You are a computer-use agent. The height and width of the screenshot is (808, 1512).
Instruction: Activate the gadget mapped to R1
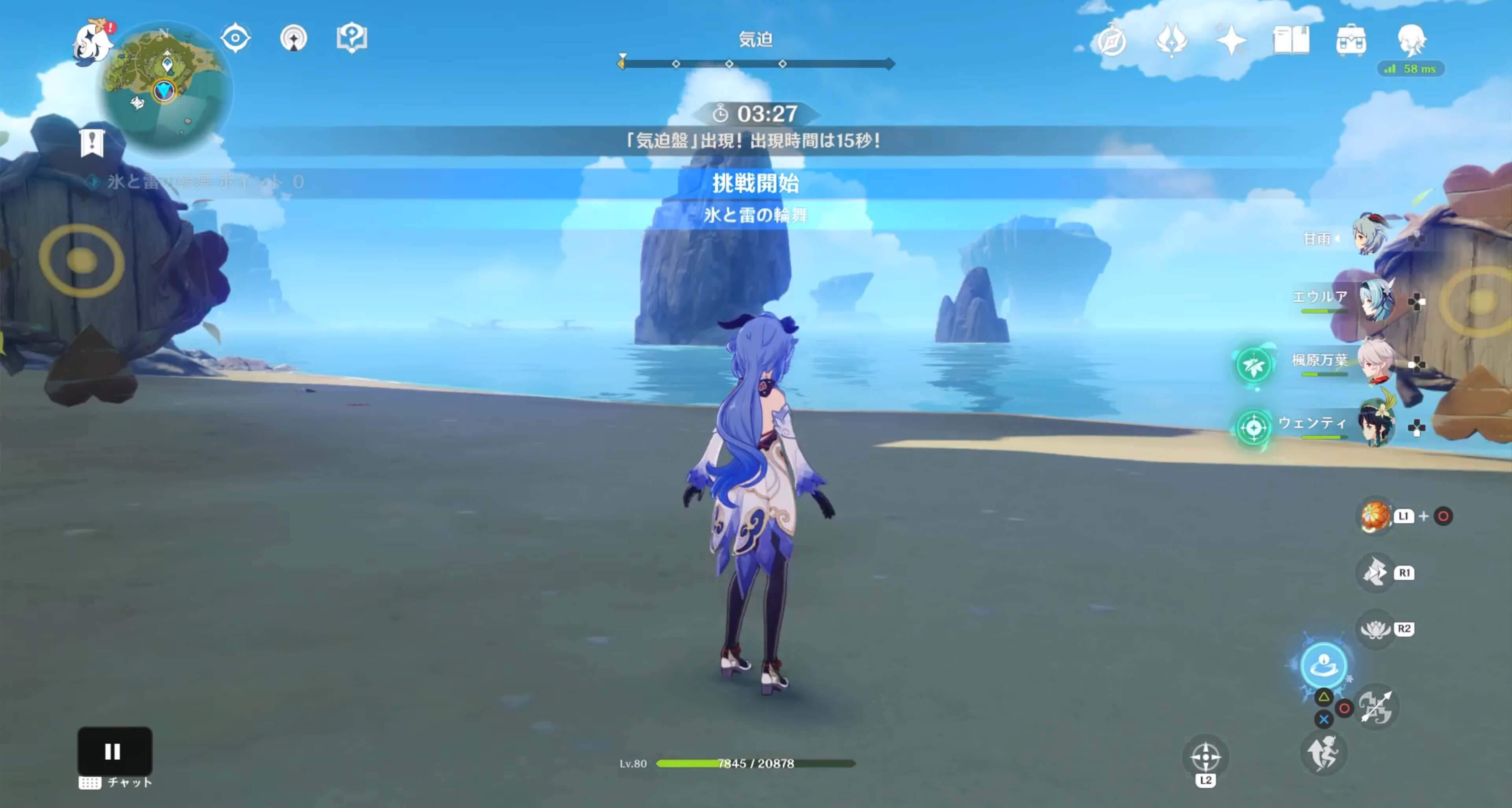click(1375, 571)
